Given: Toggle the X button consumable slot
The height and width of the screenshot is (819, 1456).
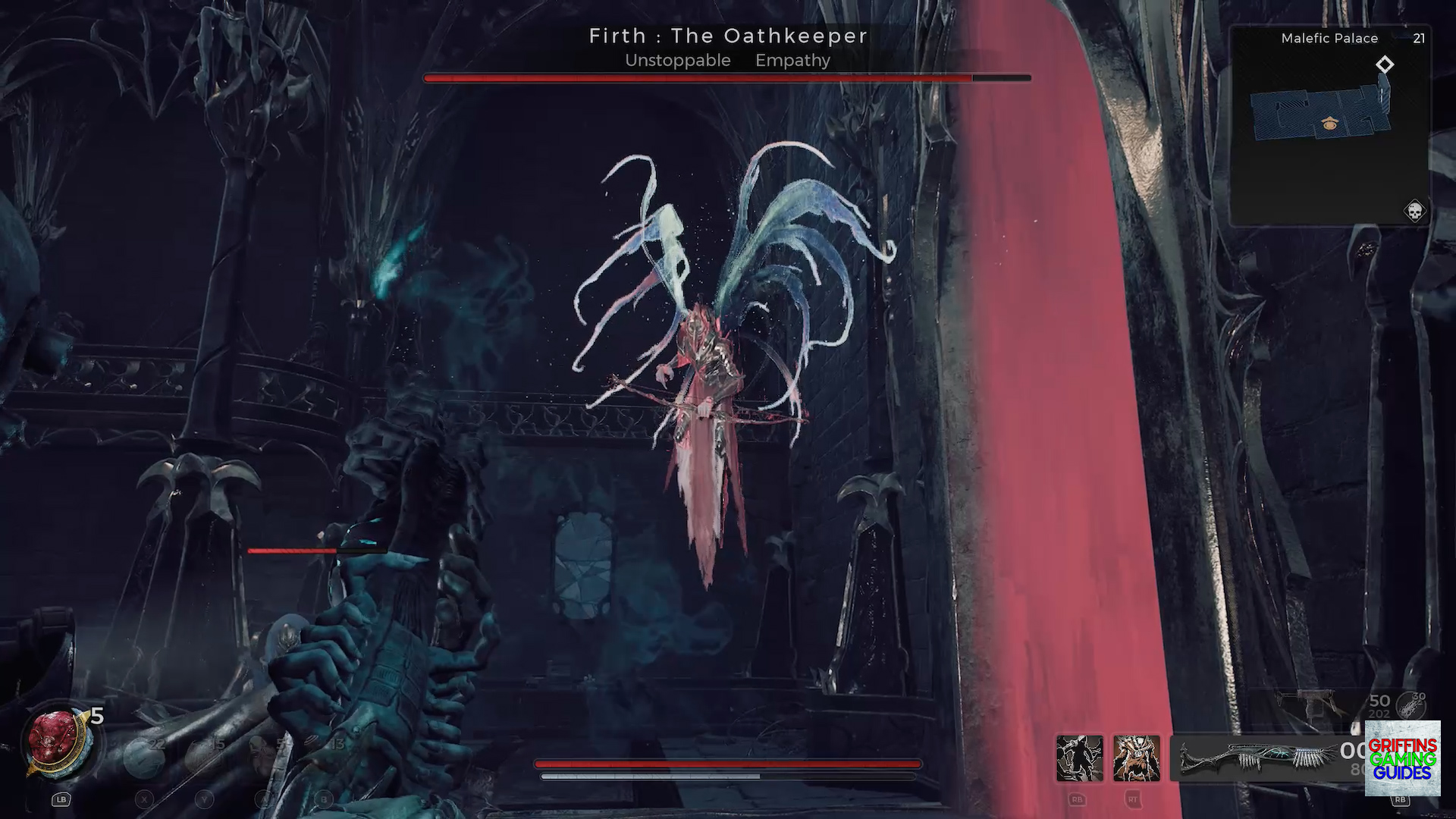Looking at the screenshot, I should point(144,799).
